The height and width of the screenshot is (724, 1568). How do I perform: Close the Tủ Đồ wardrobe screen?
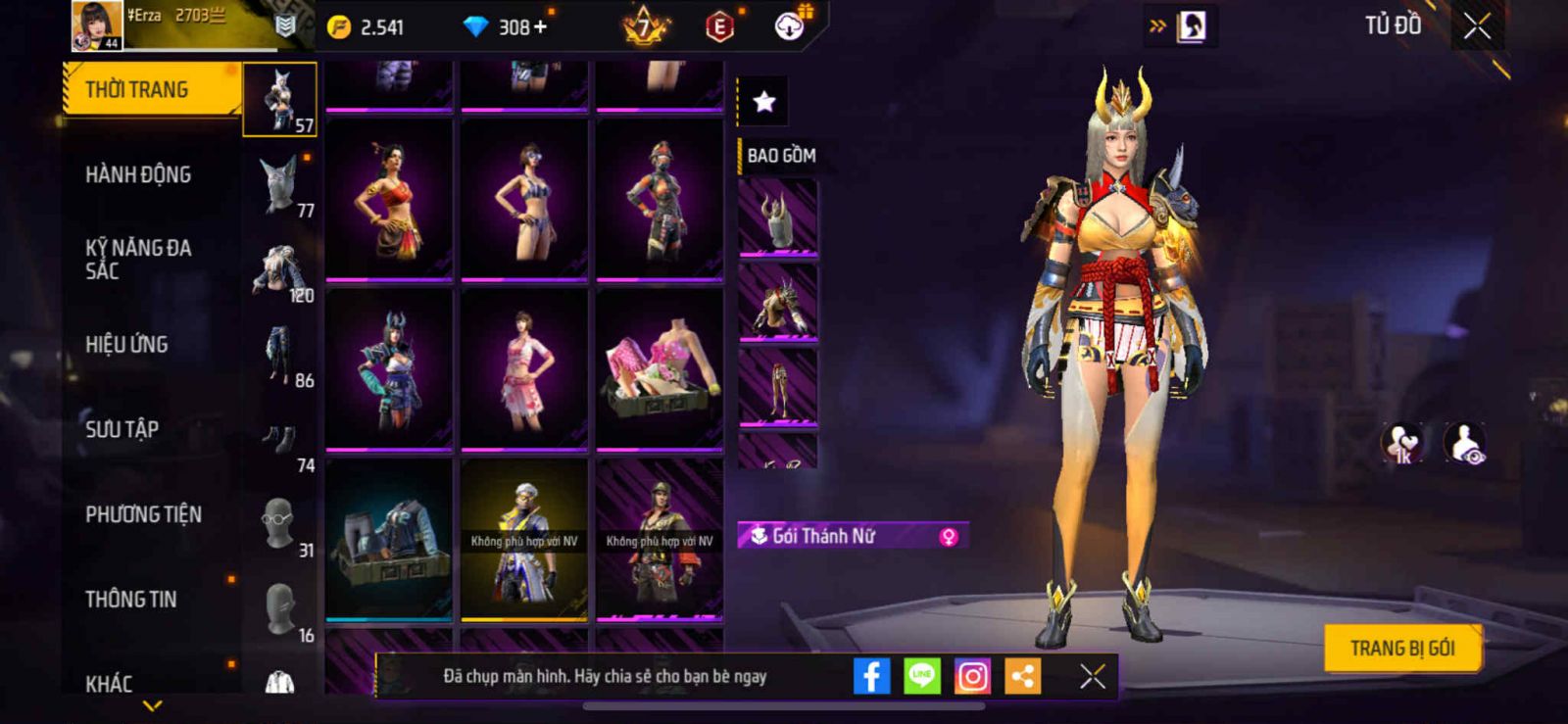[x=1477, y=26]
